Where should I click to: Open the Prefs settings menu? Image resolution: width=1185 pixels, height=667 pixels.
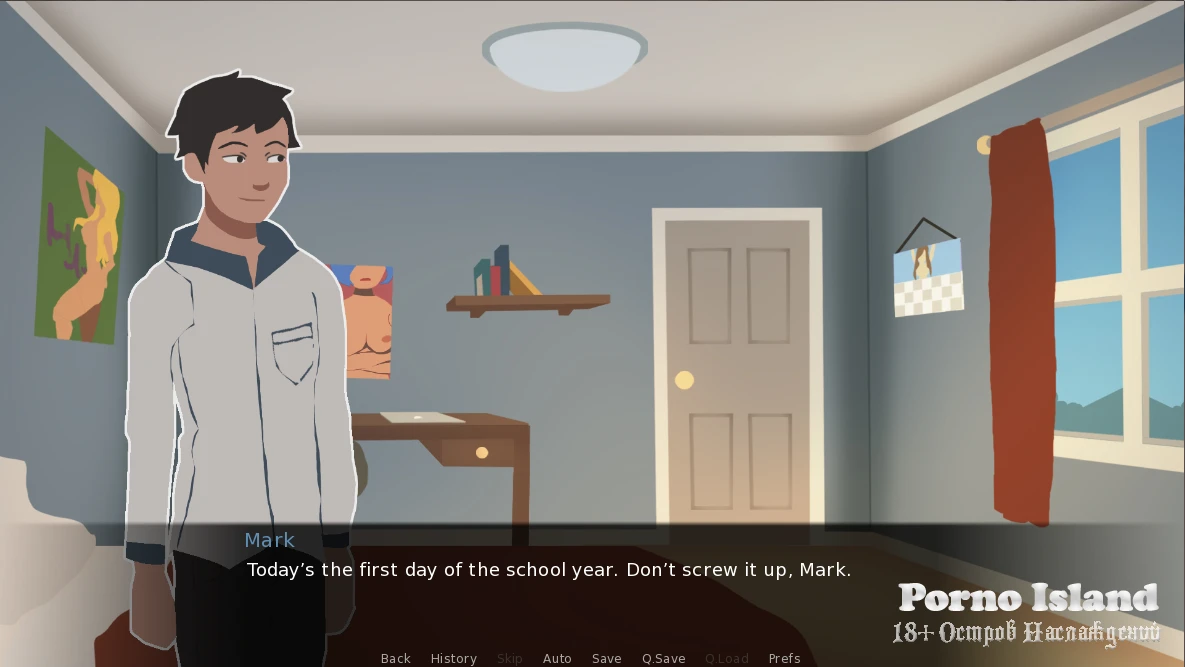point(784,658)
